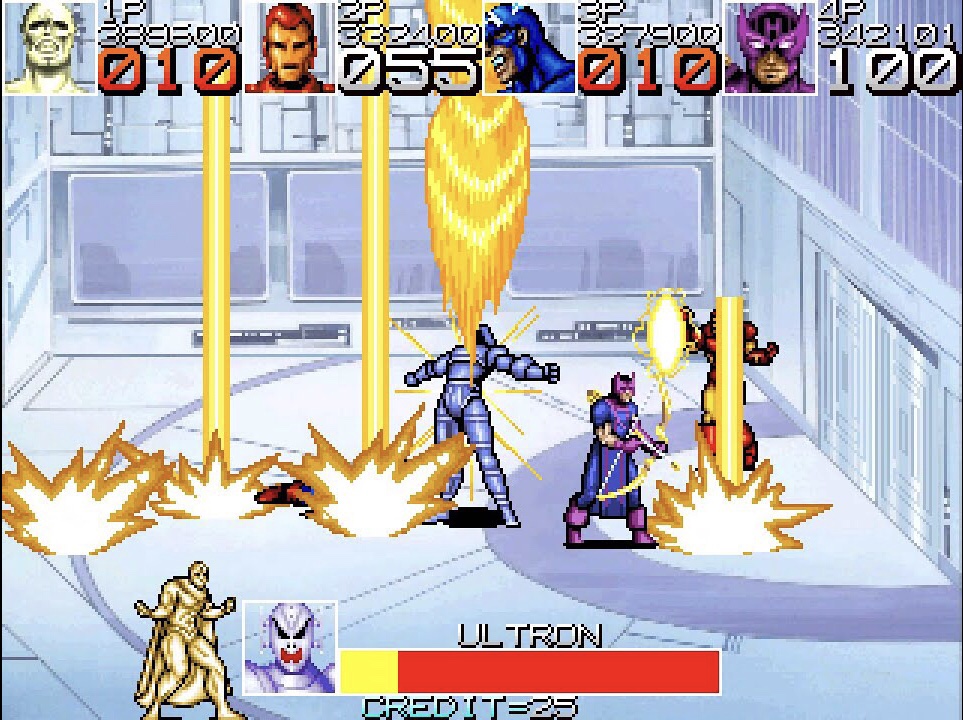Select the Ultron boss portrait
This screenshot has height=720, width=963.
pyautogui.click(x=290, y=647)
